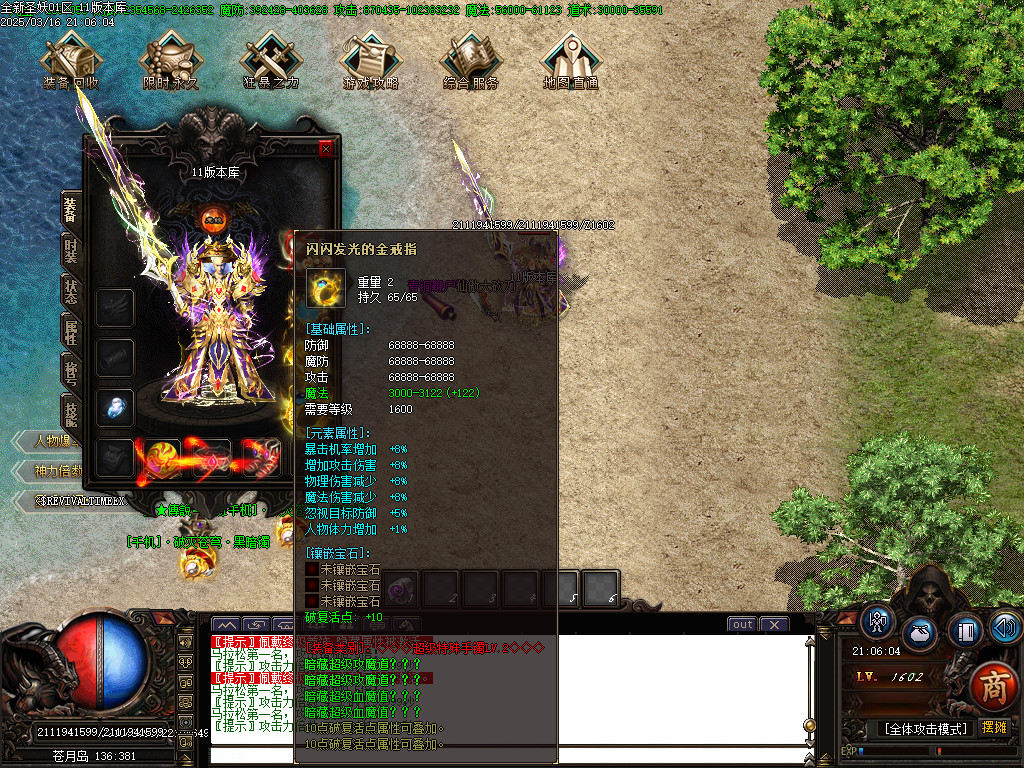Toggle the speaker sound icon

click(1005, 627)
